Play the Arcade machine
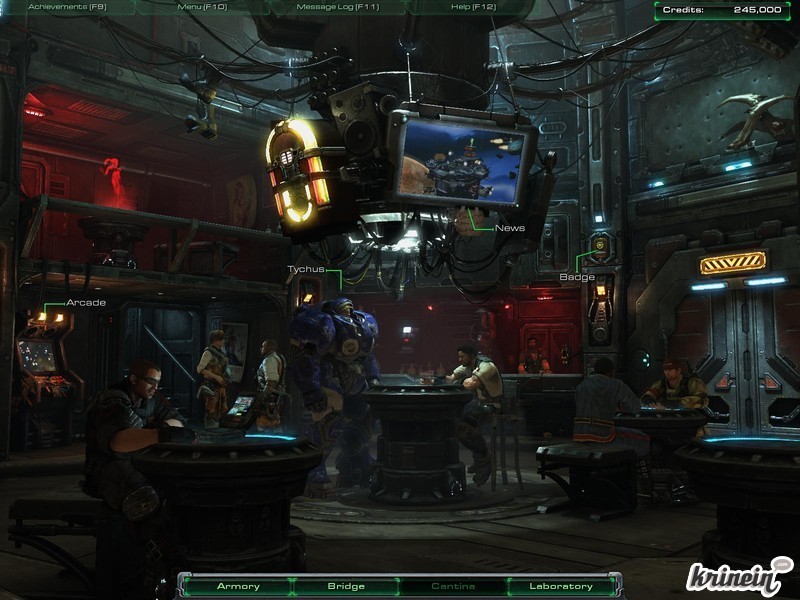The image size is (800, 600). pos(86,303)
